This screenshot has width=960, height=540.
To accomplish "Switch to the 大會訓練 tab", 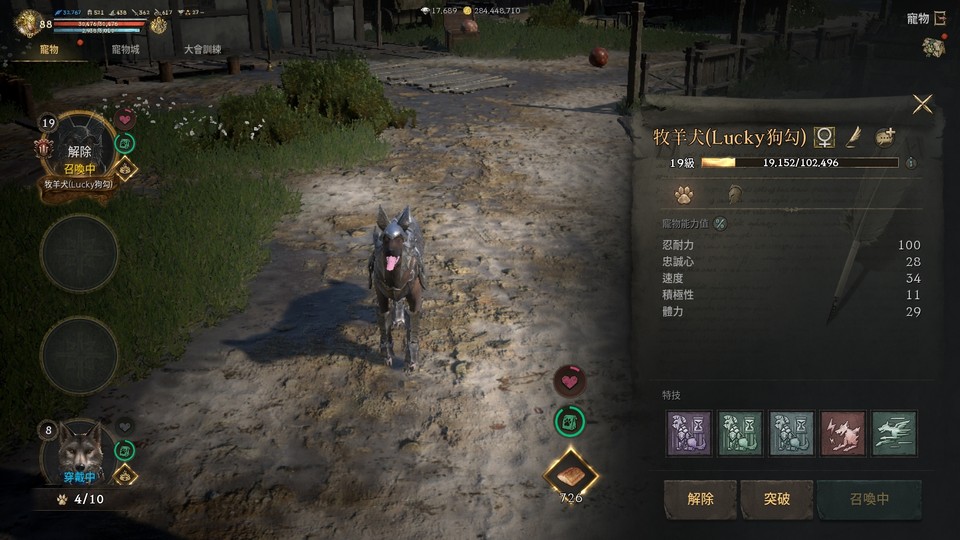I will point(203,49).
